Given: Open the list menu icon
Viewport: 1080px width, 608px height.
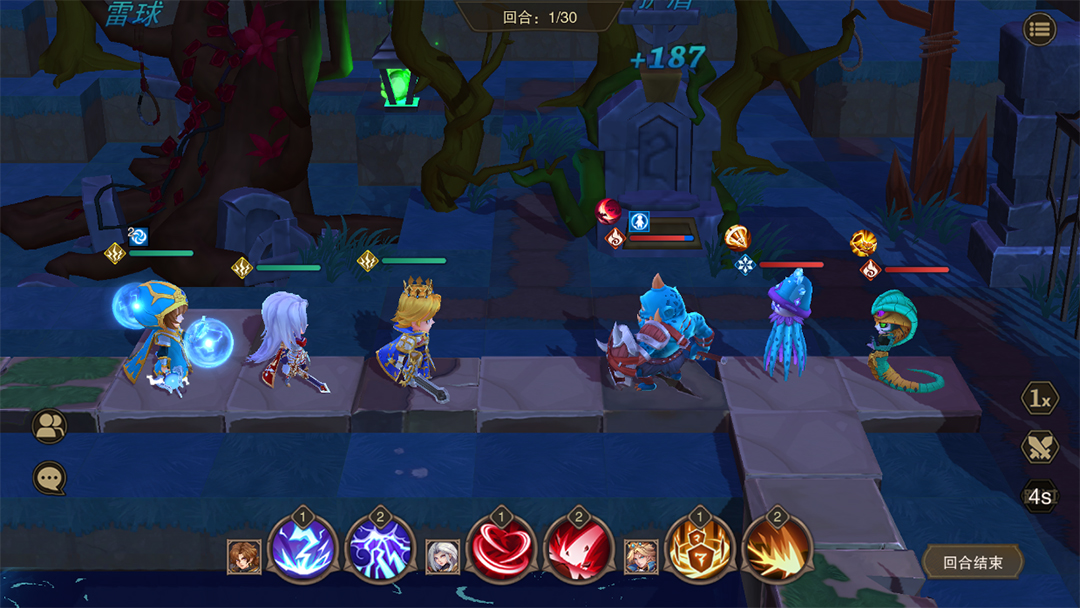Looking at the screenshot, I should [1040, 29].
